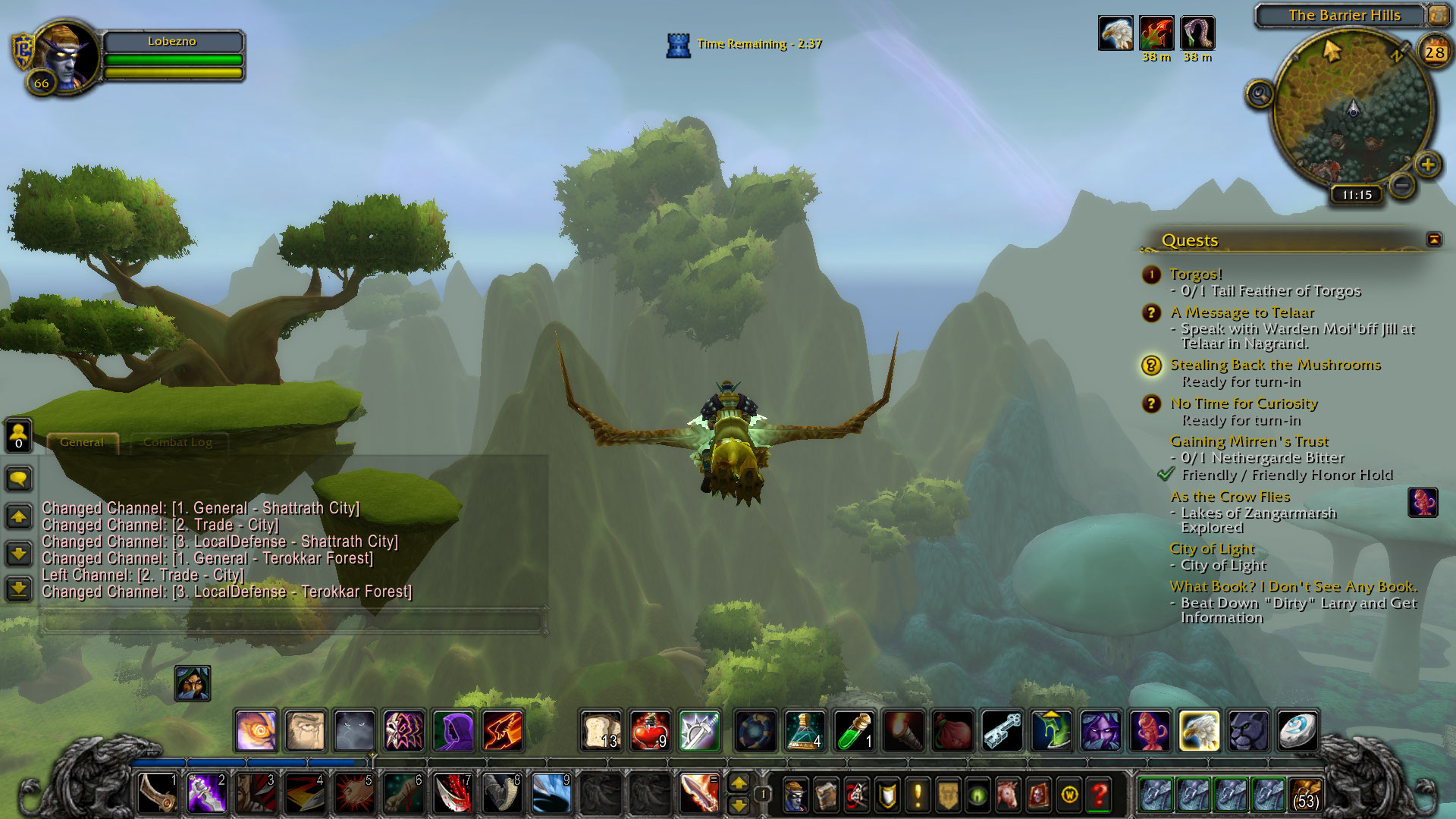Use the bread food stack
This screenshot has width=1456, height=819.
601,731
